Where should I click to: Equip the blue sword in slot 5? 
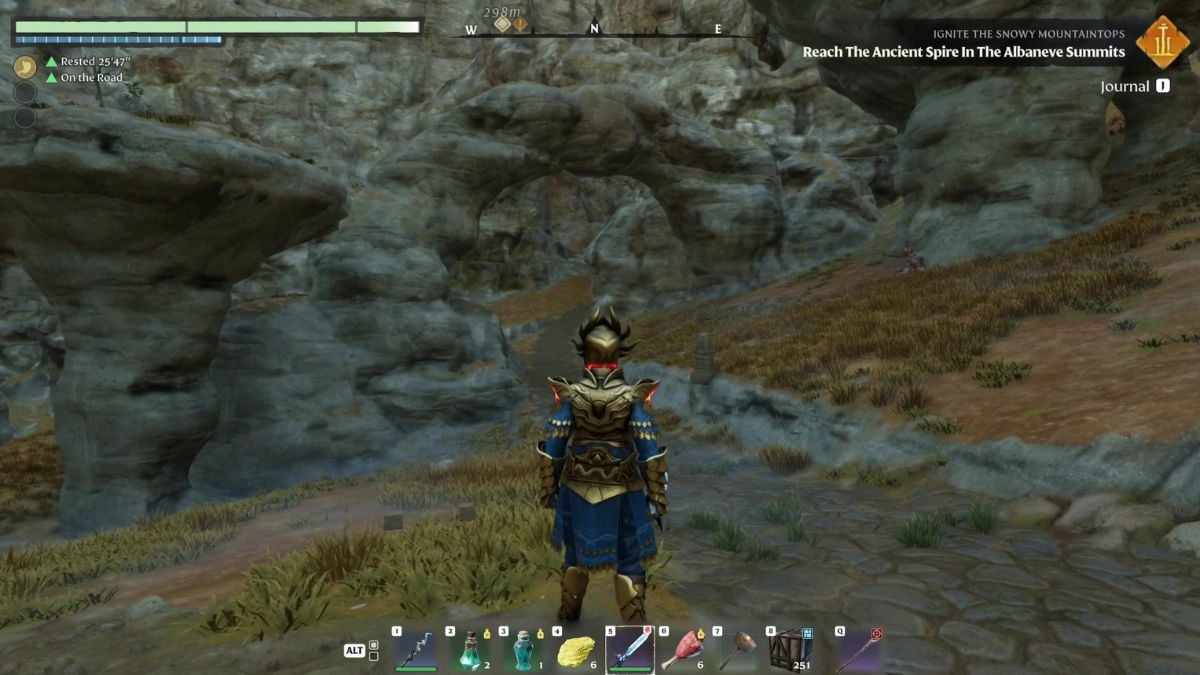pyautogui.click(x=629, y=651)
